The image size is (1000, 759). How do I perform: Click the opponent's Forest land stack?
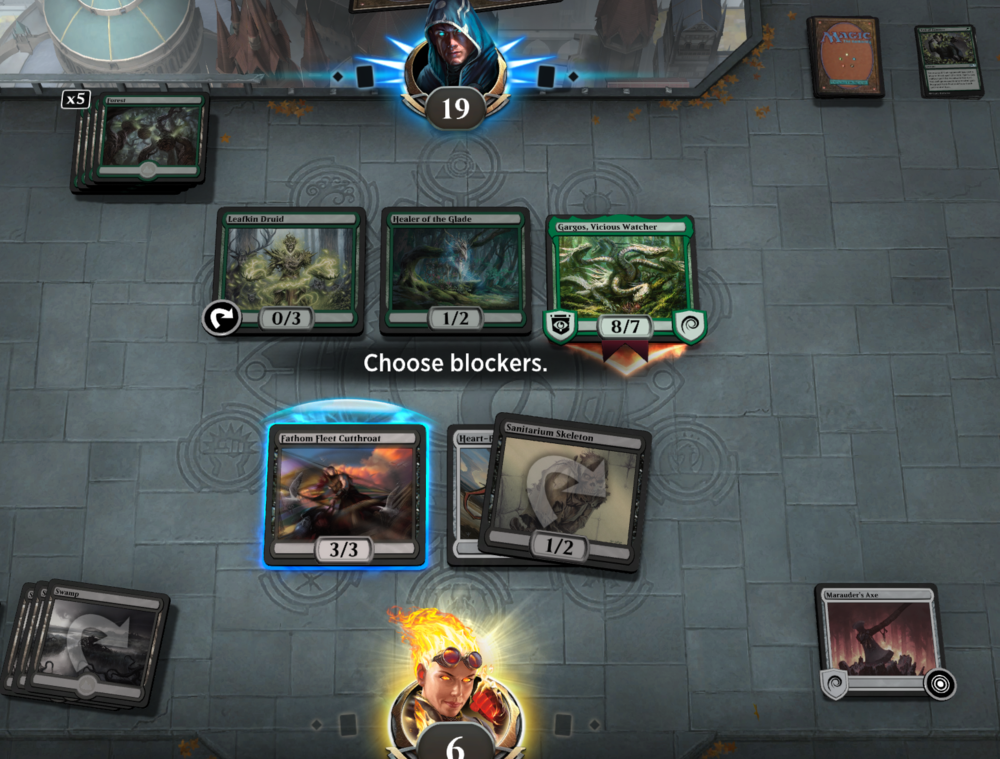pos(147,140)
